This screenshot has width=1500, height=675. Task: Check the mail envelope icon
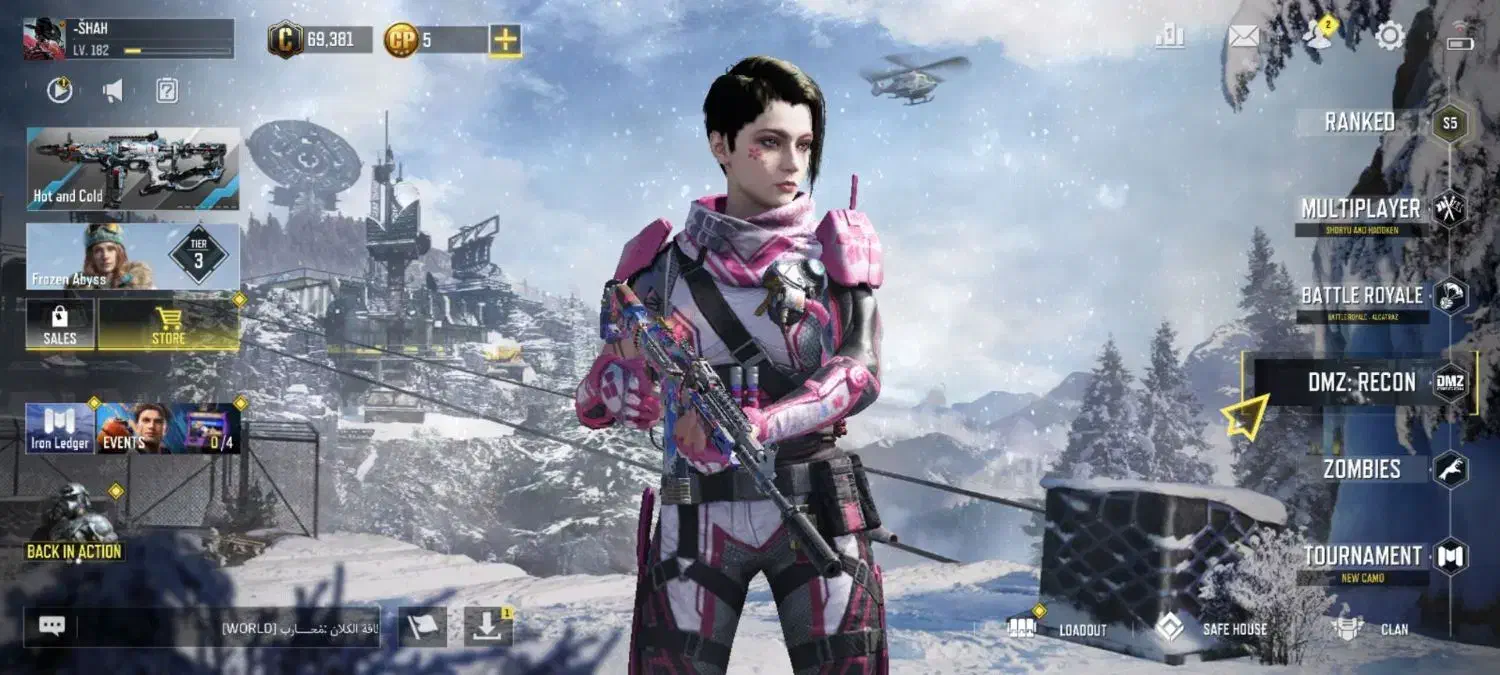pyautogui.click(x=1243, y=37)
